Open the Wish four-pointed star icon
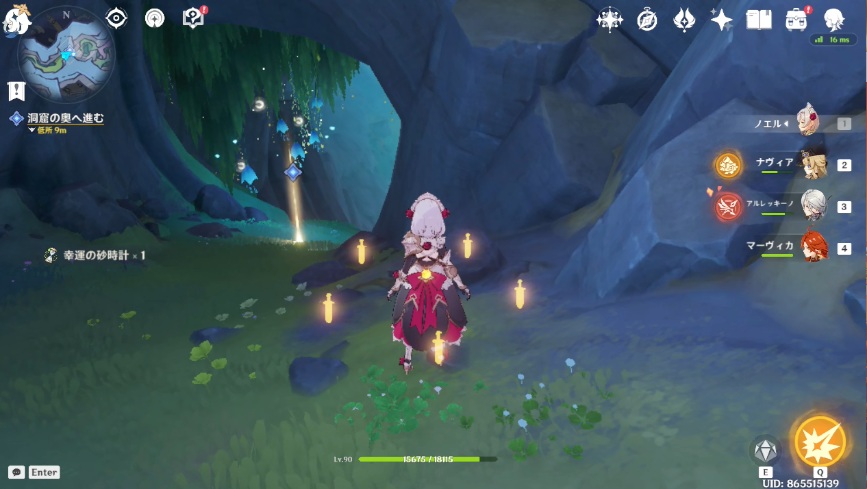This screenshot has width=867, height=489. coord(609,19)
